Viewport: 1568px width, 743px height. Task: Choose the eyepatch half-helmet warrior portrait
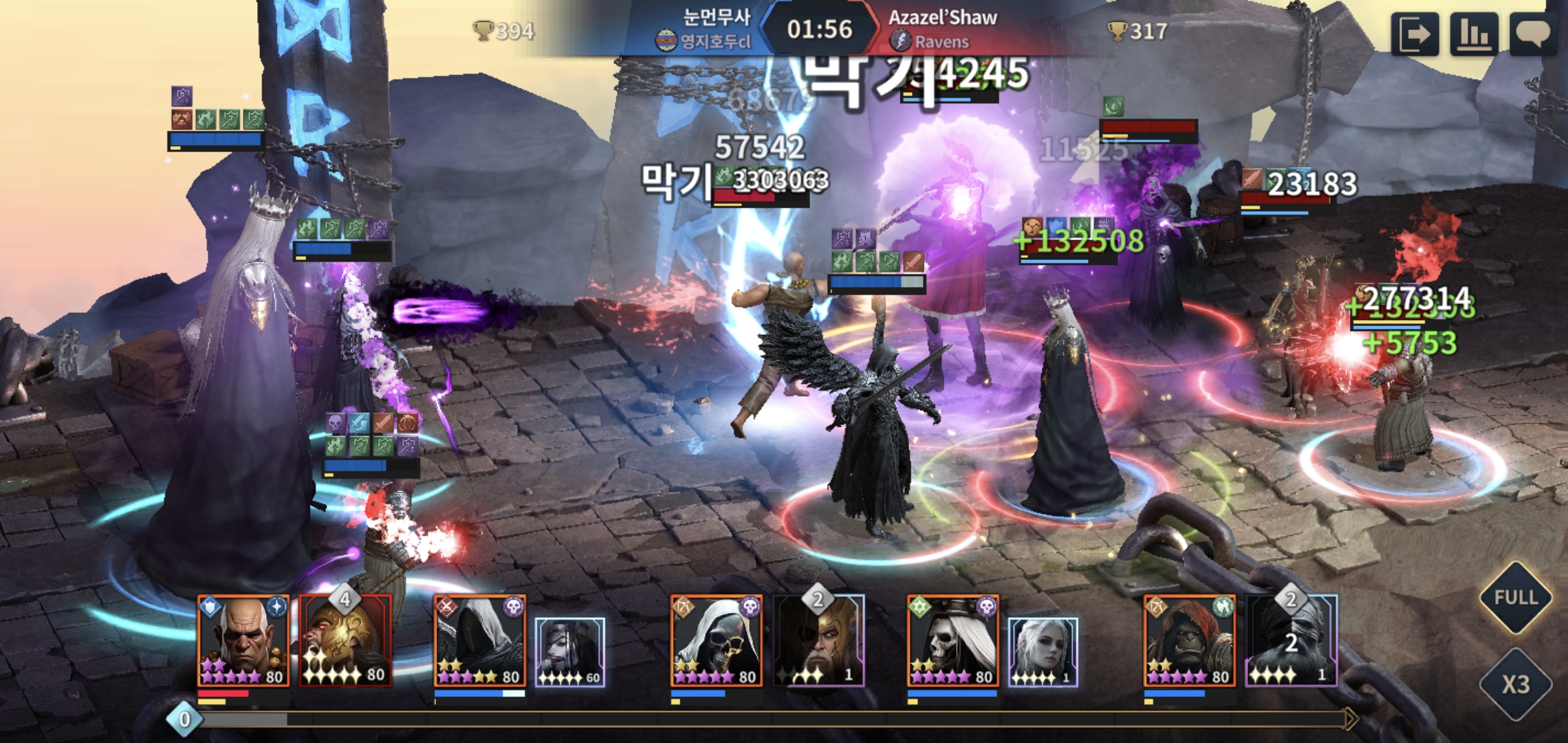pyautogui.click(x=818, y=641)
